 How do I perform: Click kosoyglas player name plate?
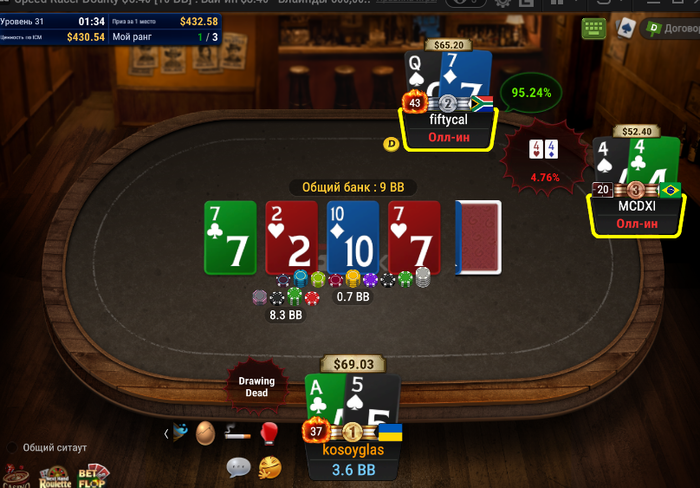(x=351, y=450)
